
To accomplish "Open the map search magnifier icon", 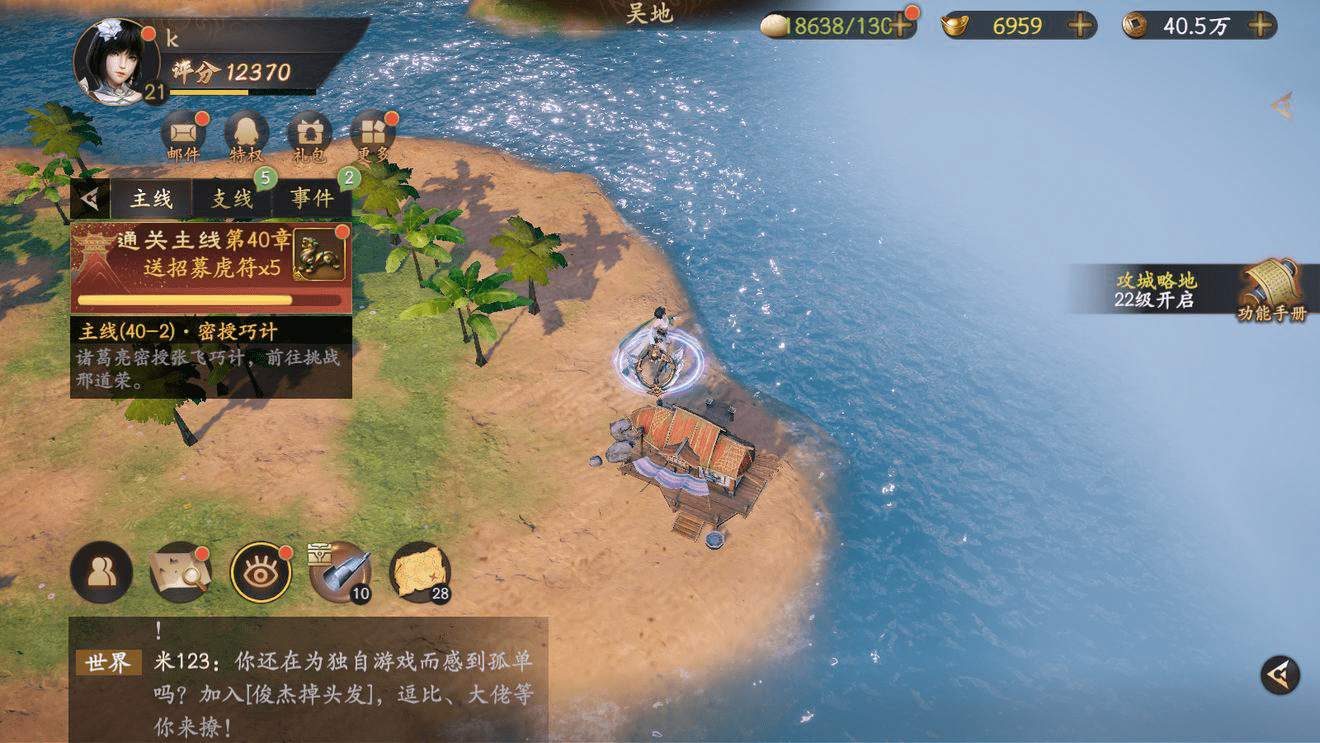I will coord(180,572).
